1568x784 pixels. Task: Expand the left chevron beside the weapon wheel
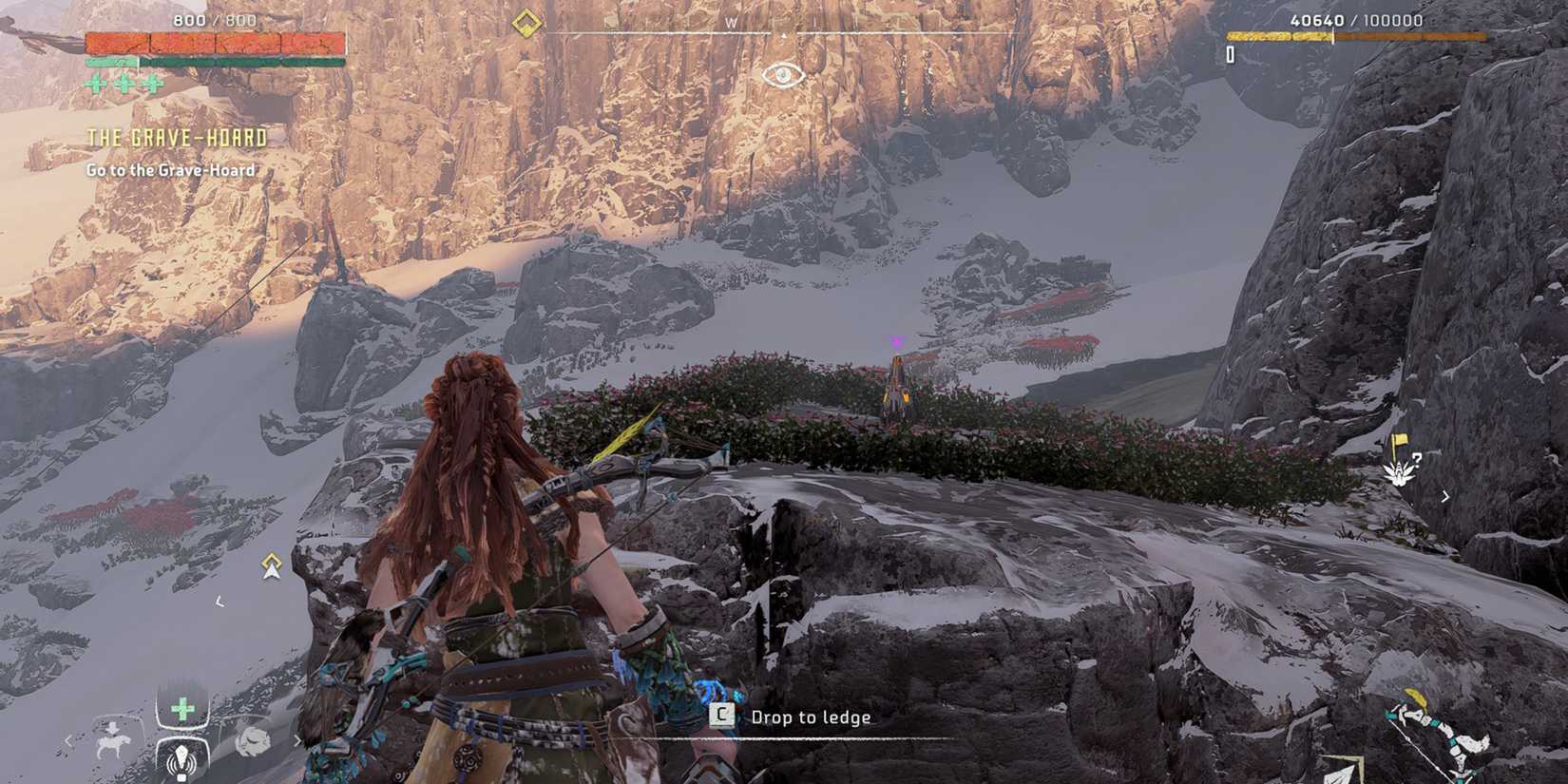tap(68, 739)
